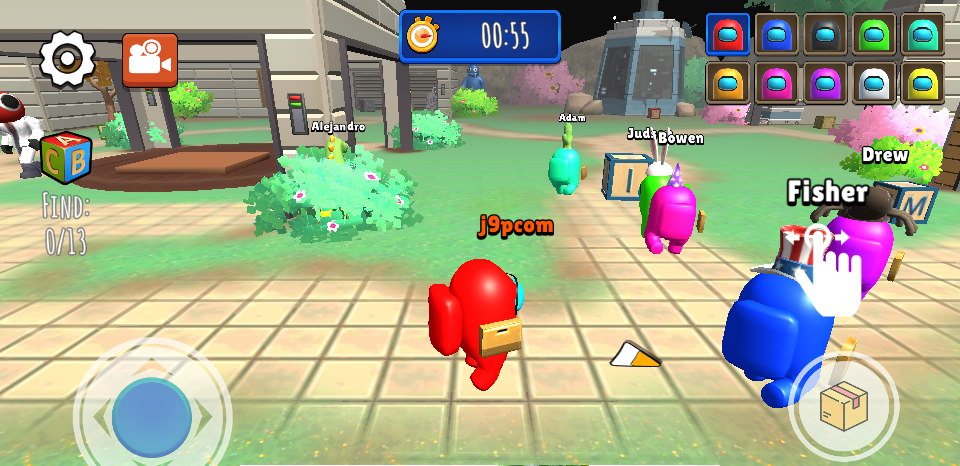Click the blue virtual joystick knob

[152, 417]
